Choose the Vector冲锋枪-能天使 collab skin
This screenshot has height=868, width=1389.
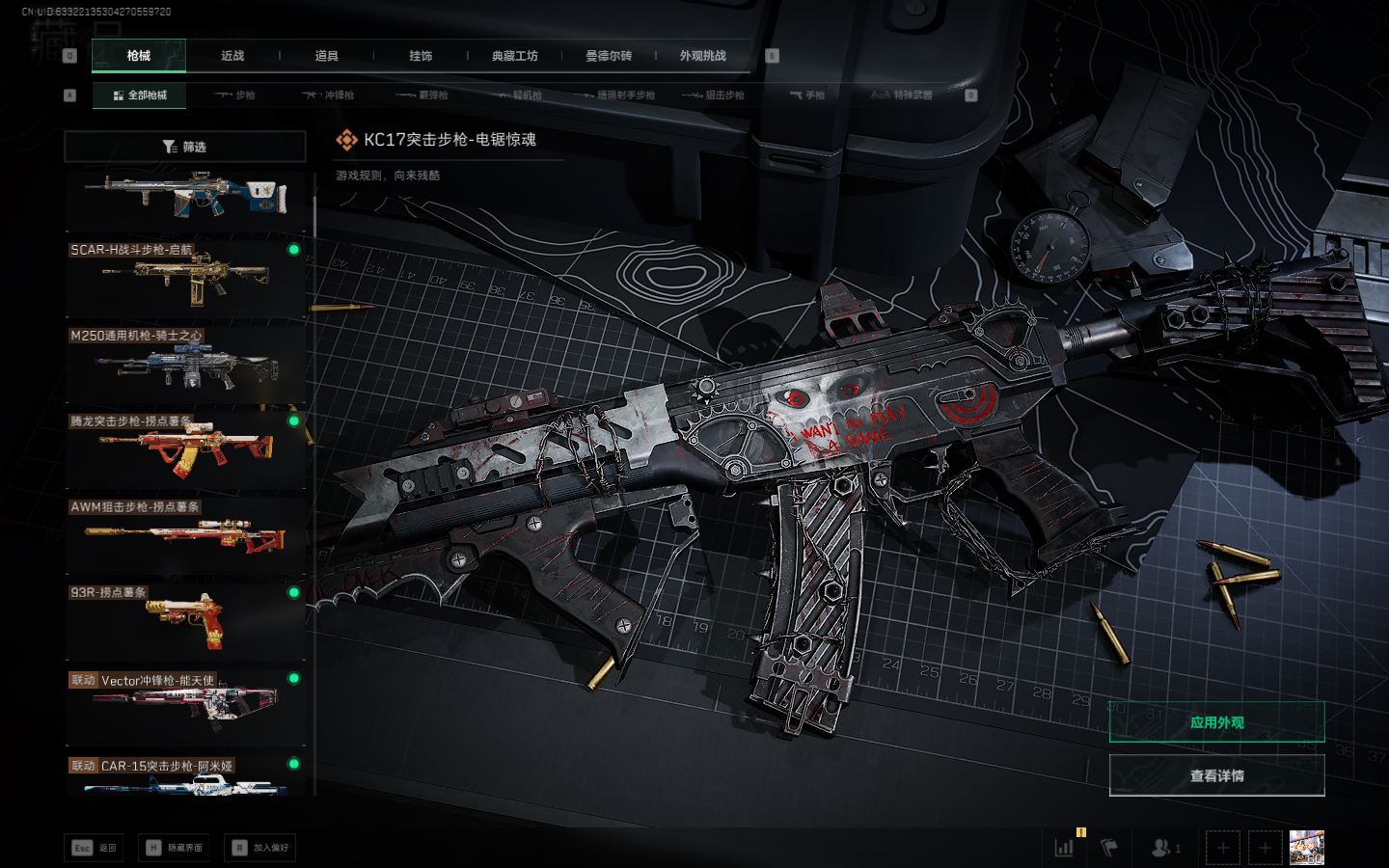pyautogui.click(x=184, y=708)
